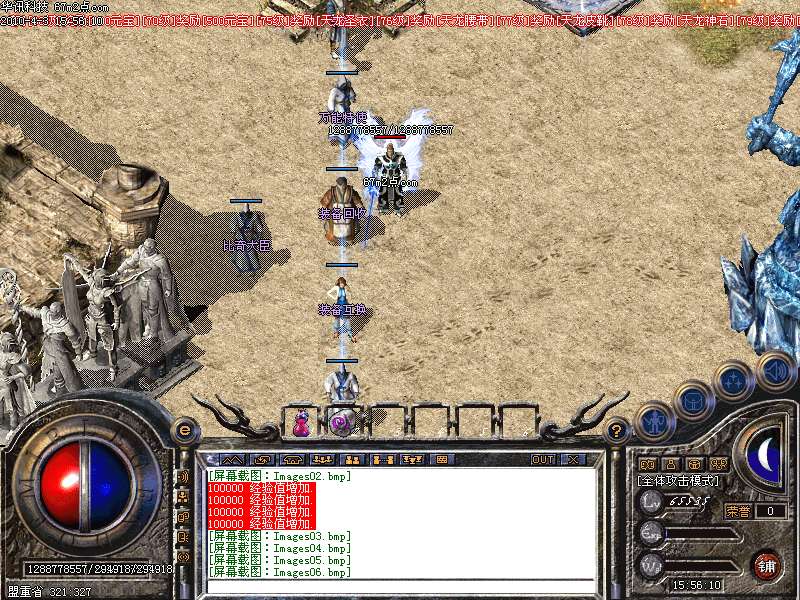Screen dimensions: 800x600
Task: Click the OUT button on chat bar
Action: (x=543, y=459)
